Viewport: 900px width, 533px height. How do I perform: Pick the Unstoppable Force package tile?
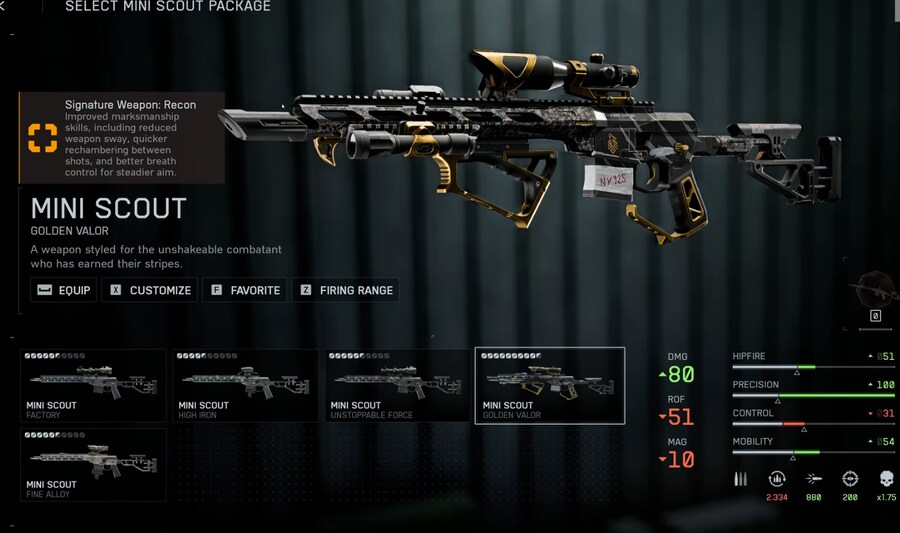coord(398,385)
